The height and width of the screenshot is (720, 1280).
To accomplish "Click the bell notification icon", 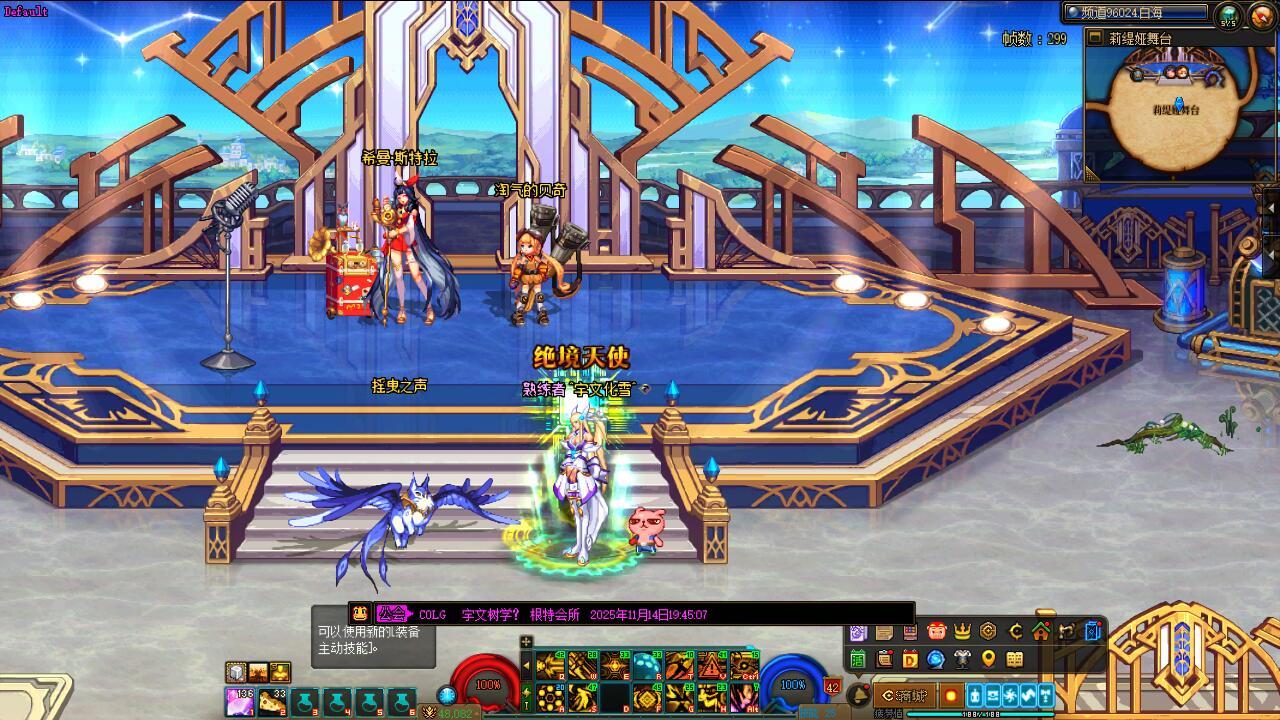I will tap(858, 695).
